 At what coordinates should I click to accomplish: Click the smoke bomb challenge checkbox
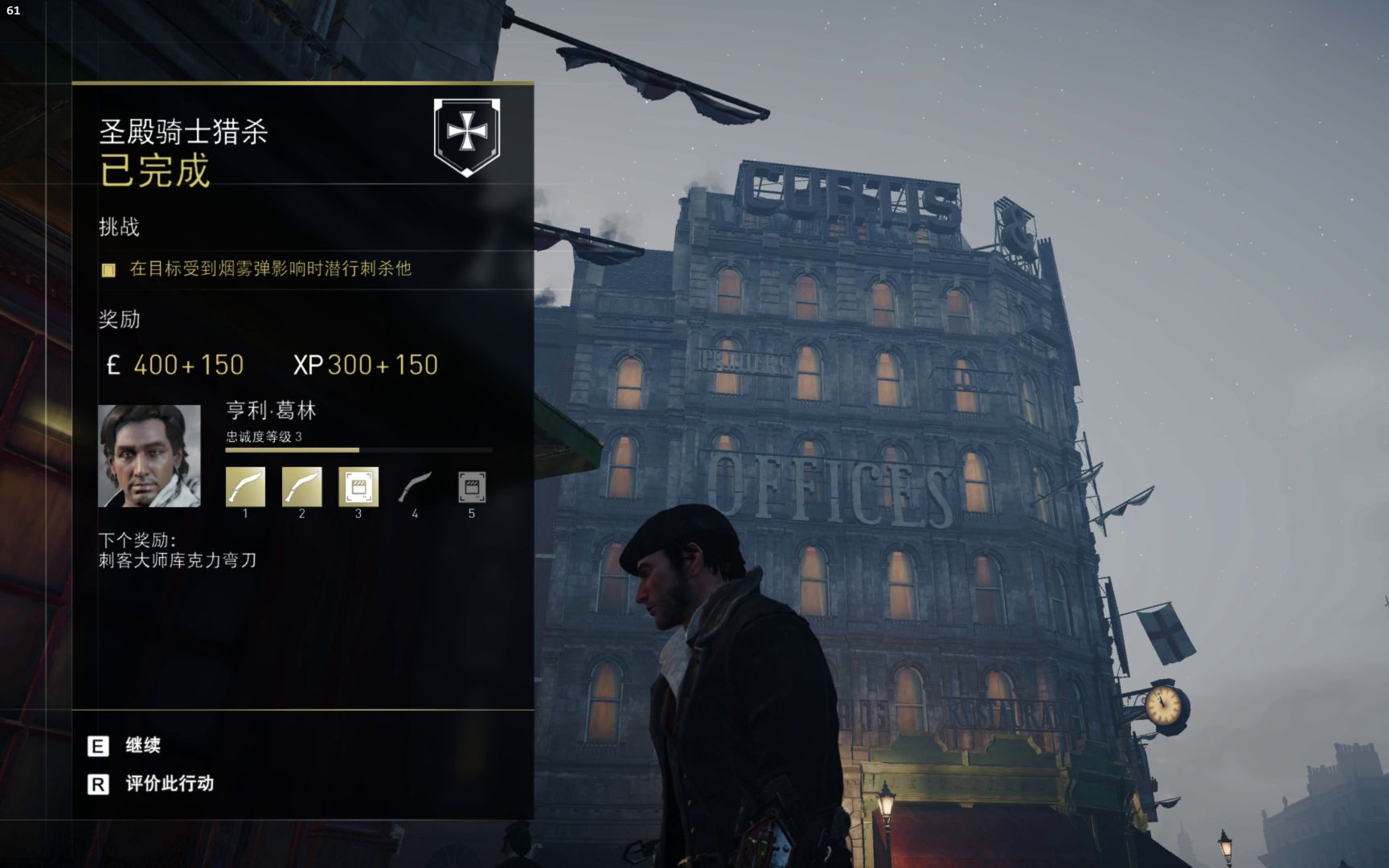pos(109,269)
